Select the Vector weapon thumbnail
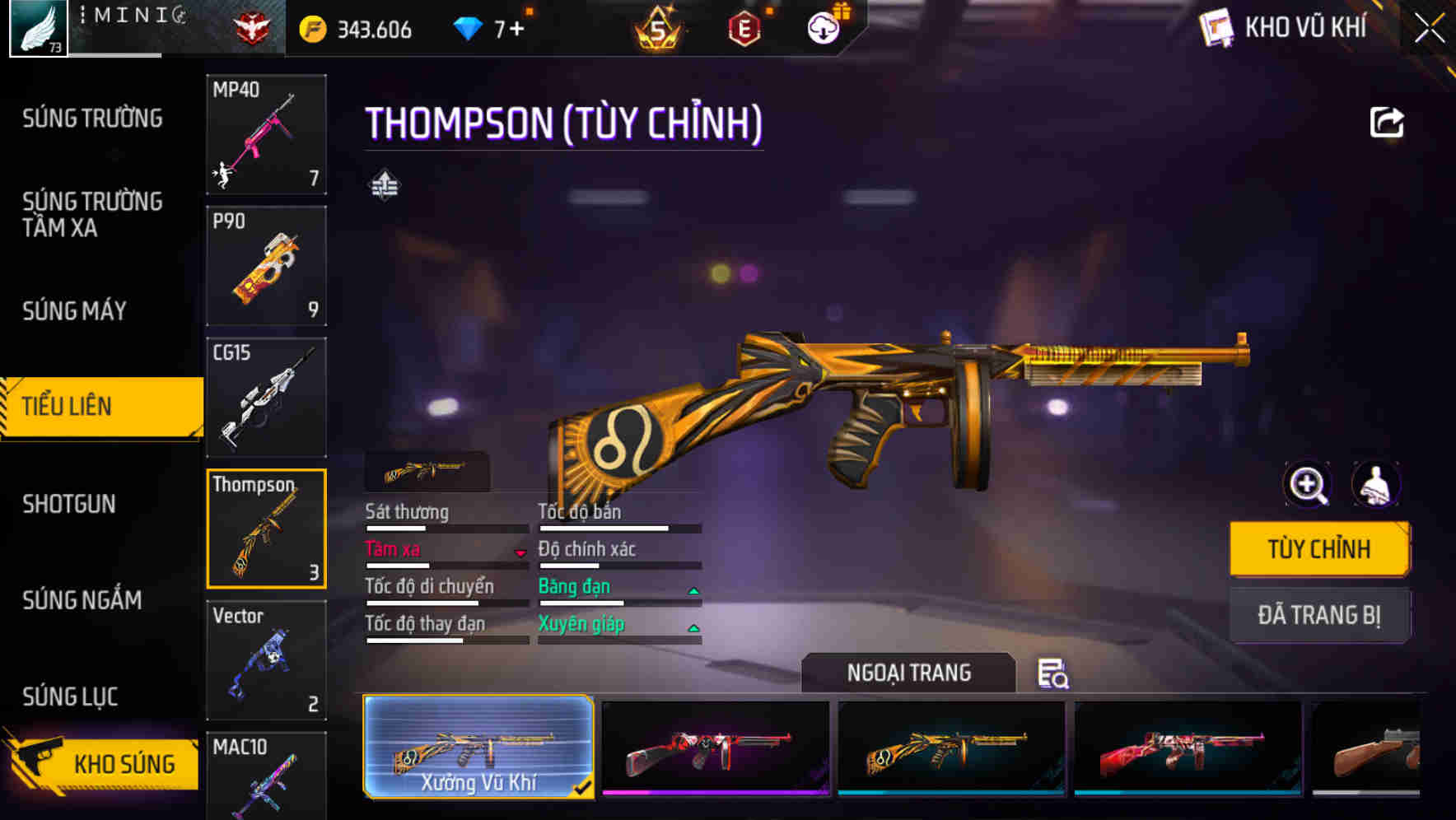 tap(265, 659)
